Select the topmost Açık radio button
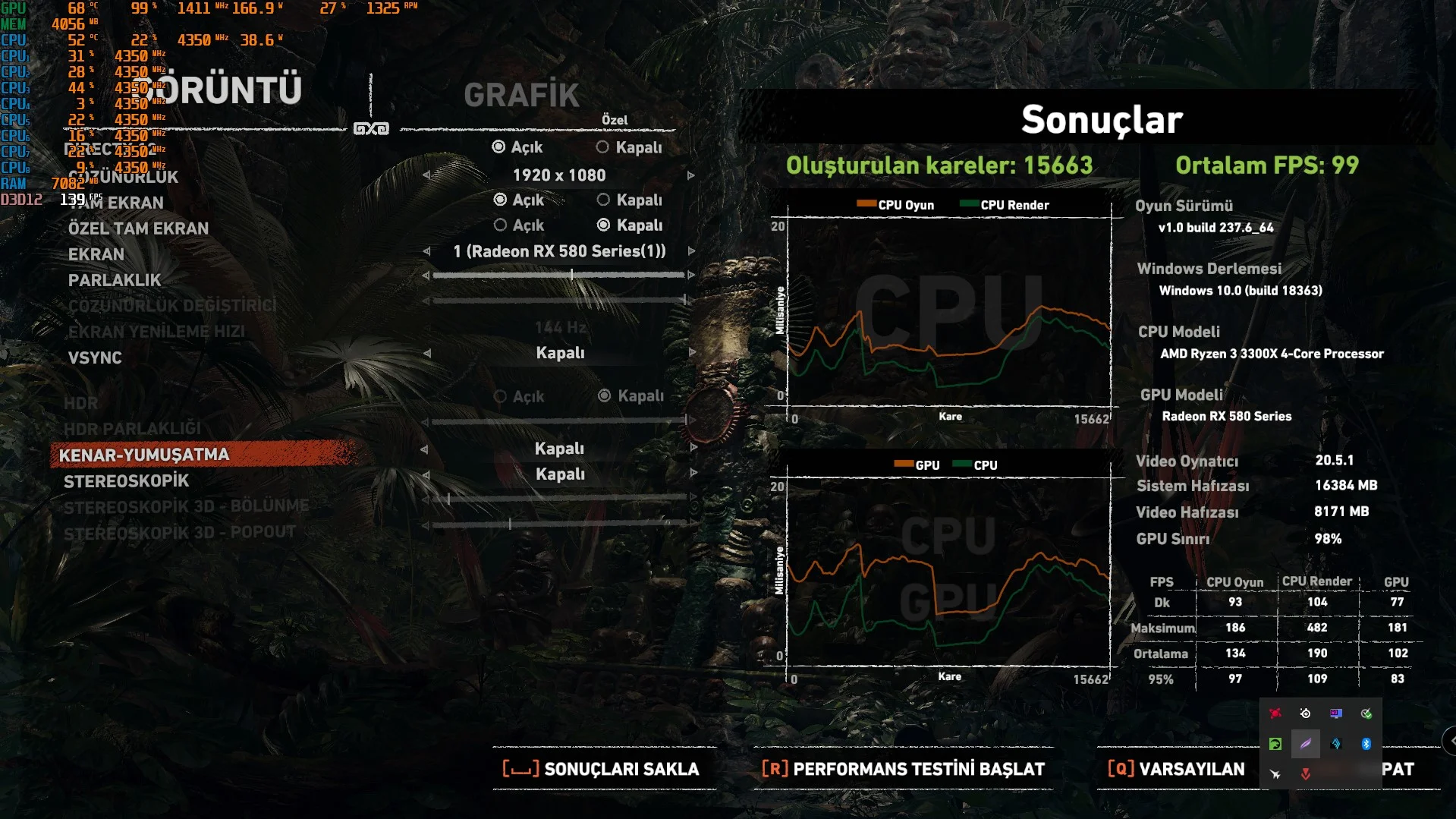This screenshot has height=819, width=1456. point(498,147)
